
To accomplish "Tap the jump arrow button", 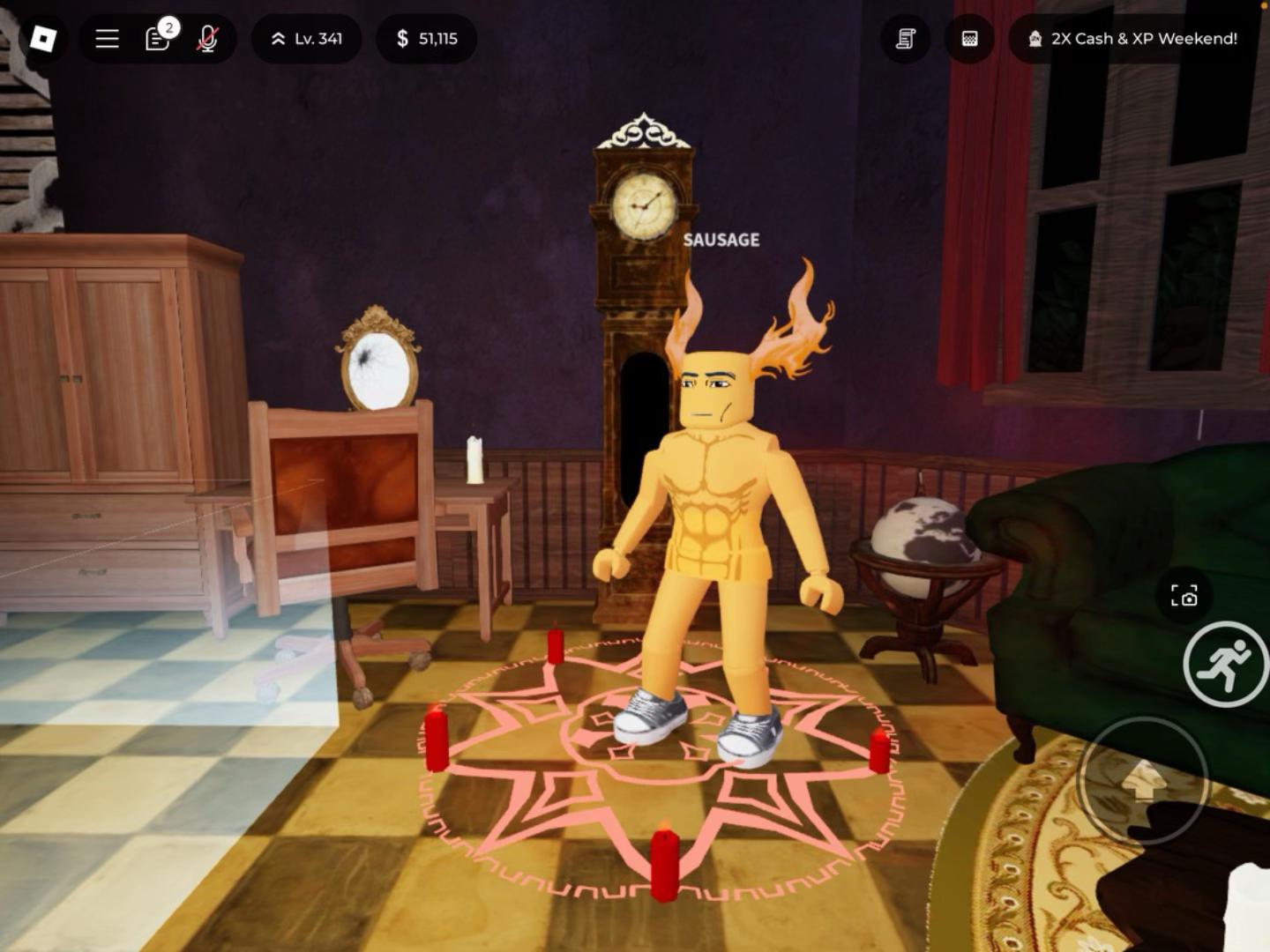I will (1143, 780).
